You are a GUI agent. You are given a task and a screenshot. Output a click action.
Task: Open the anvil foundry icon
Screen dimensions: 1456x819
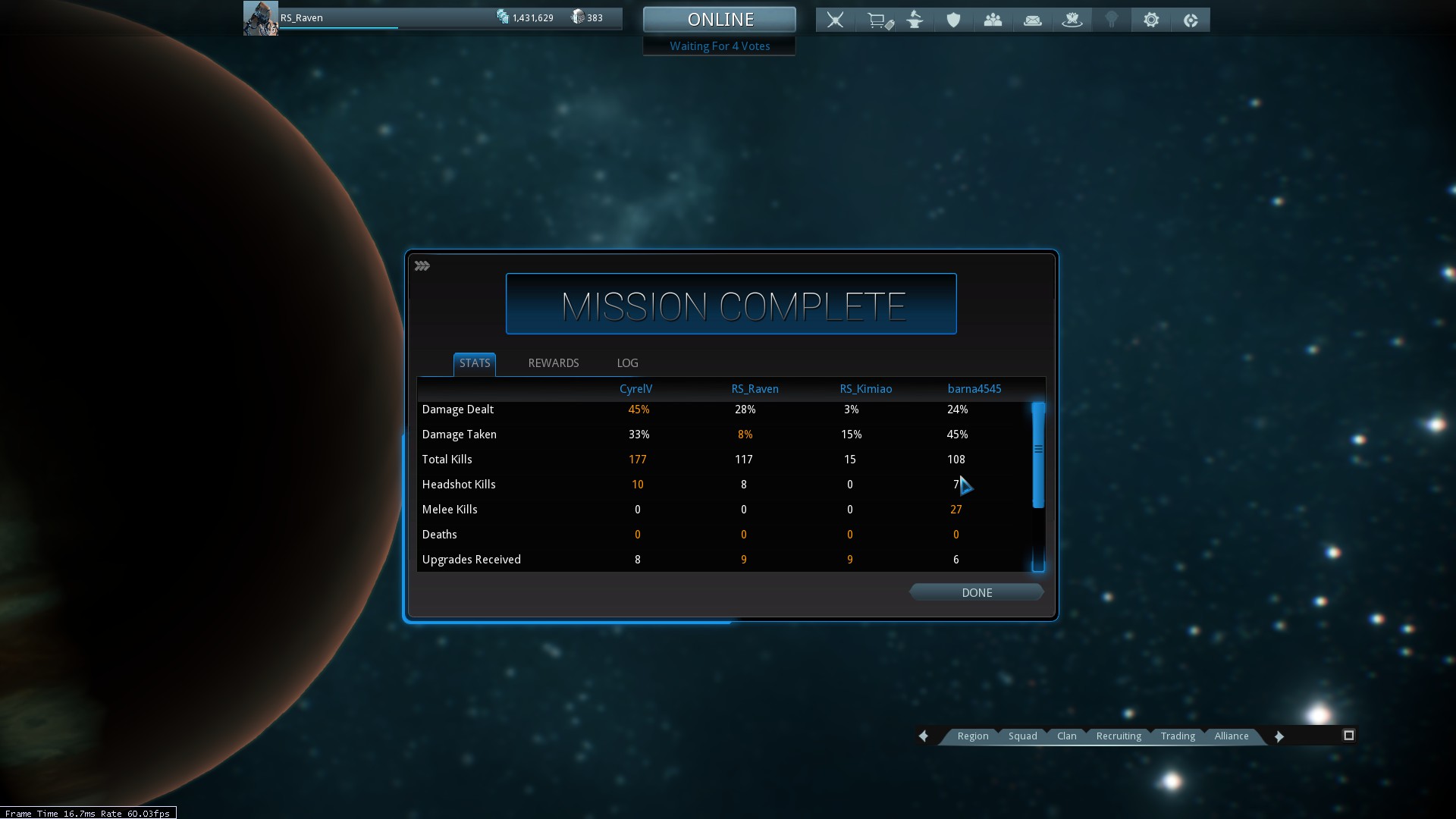(915, 20)
